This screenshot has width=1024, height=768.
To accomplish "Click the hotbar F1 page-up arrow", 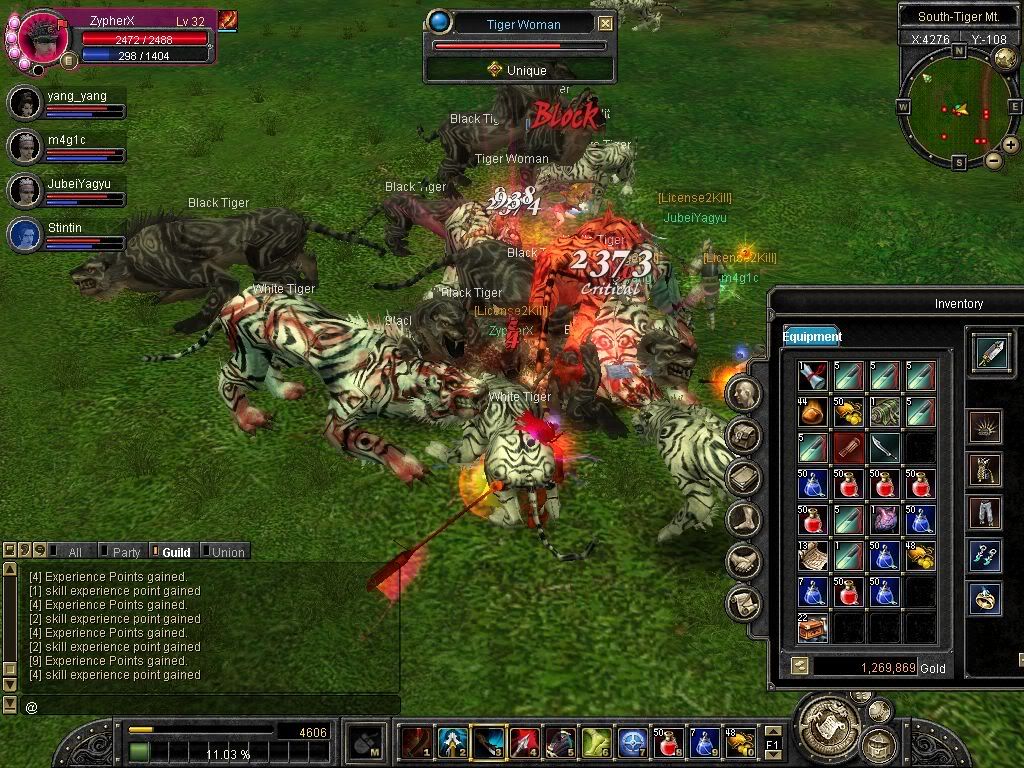I will (773, 733).
